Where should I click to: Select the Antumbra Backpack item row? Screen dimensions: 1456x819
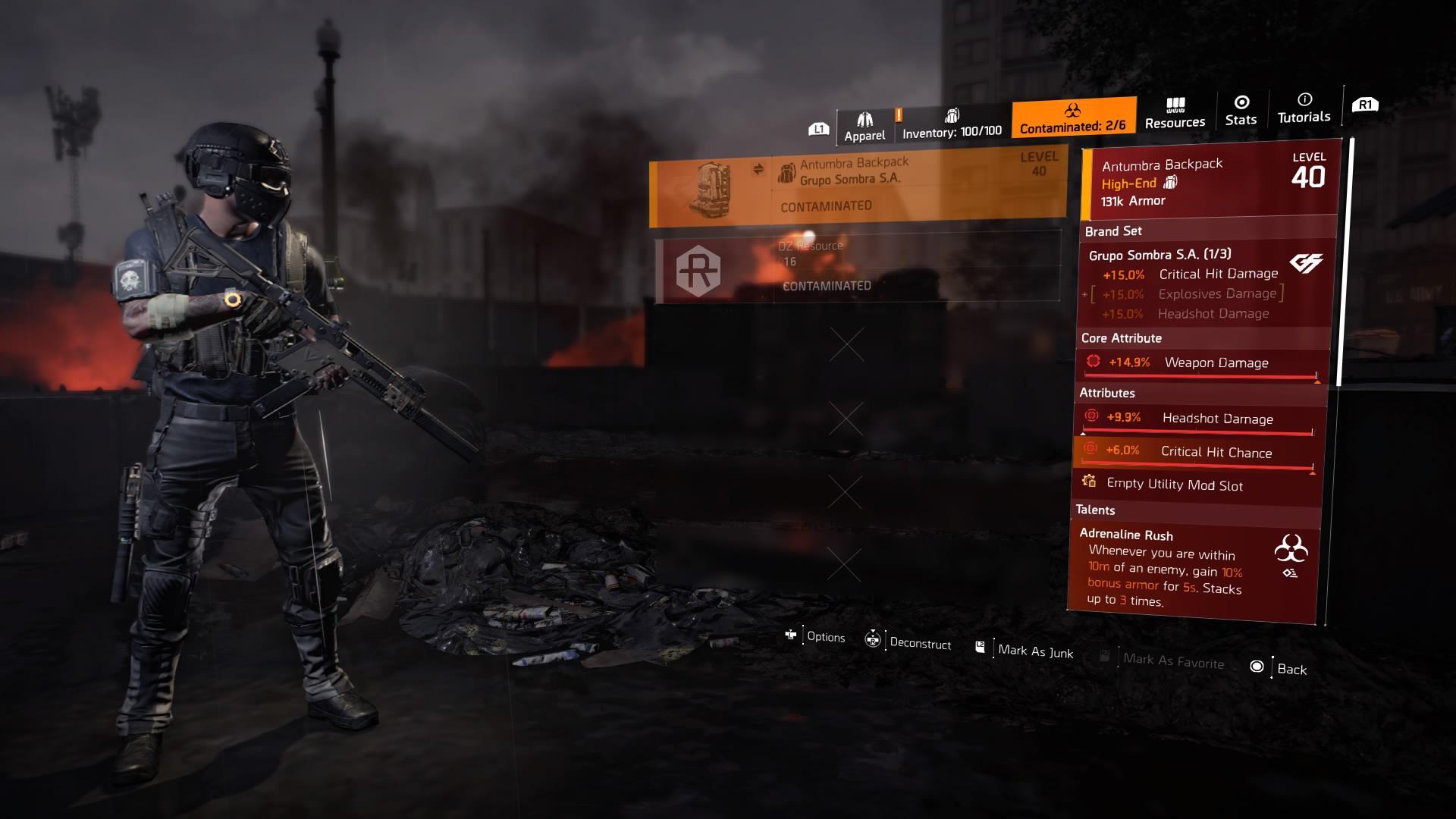tap(858, 187)
